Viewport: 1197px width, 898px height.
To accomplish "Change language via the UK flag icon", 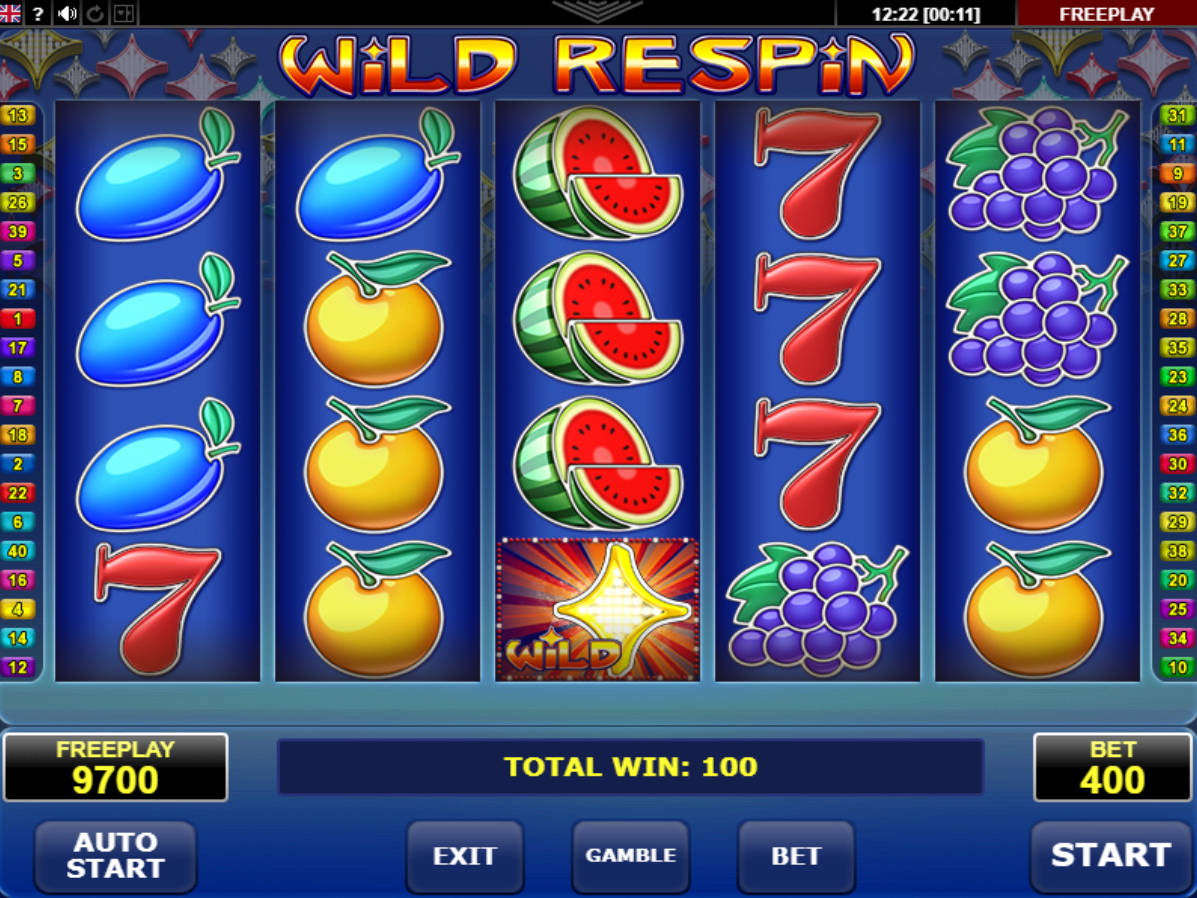I will (x=11, y=13).
